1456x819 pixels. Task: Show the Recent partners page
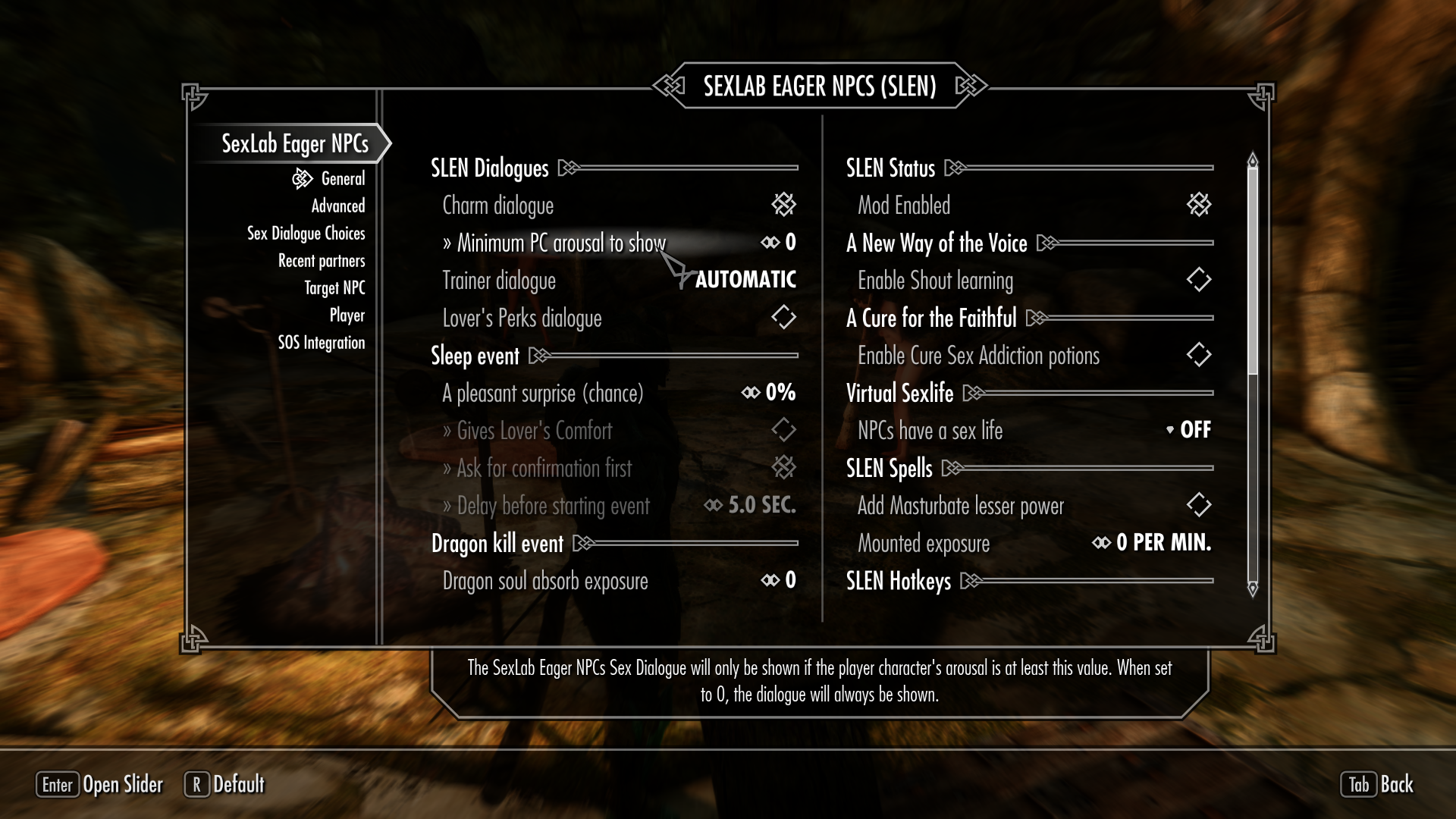coord(321,261)
